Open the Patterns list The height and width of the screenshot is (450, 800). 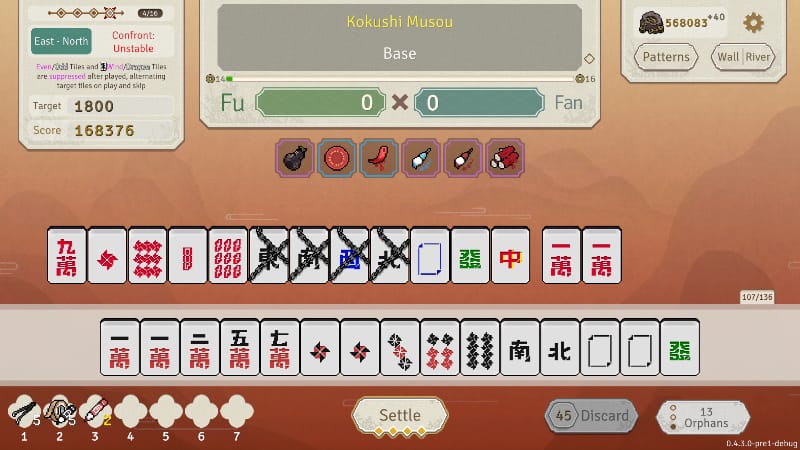tap(665, 57)
